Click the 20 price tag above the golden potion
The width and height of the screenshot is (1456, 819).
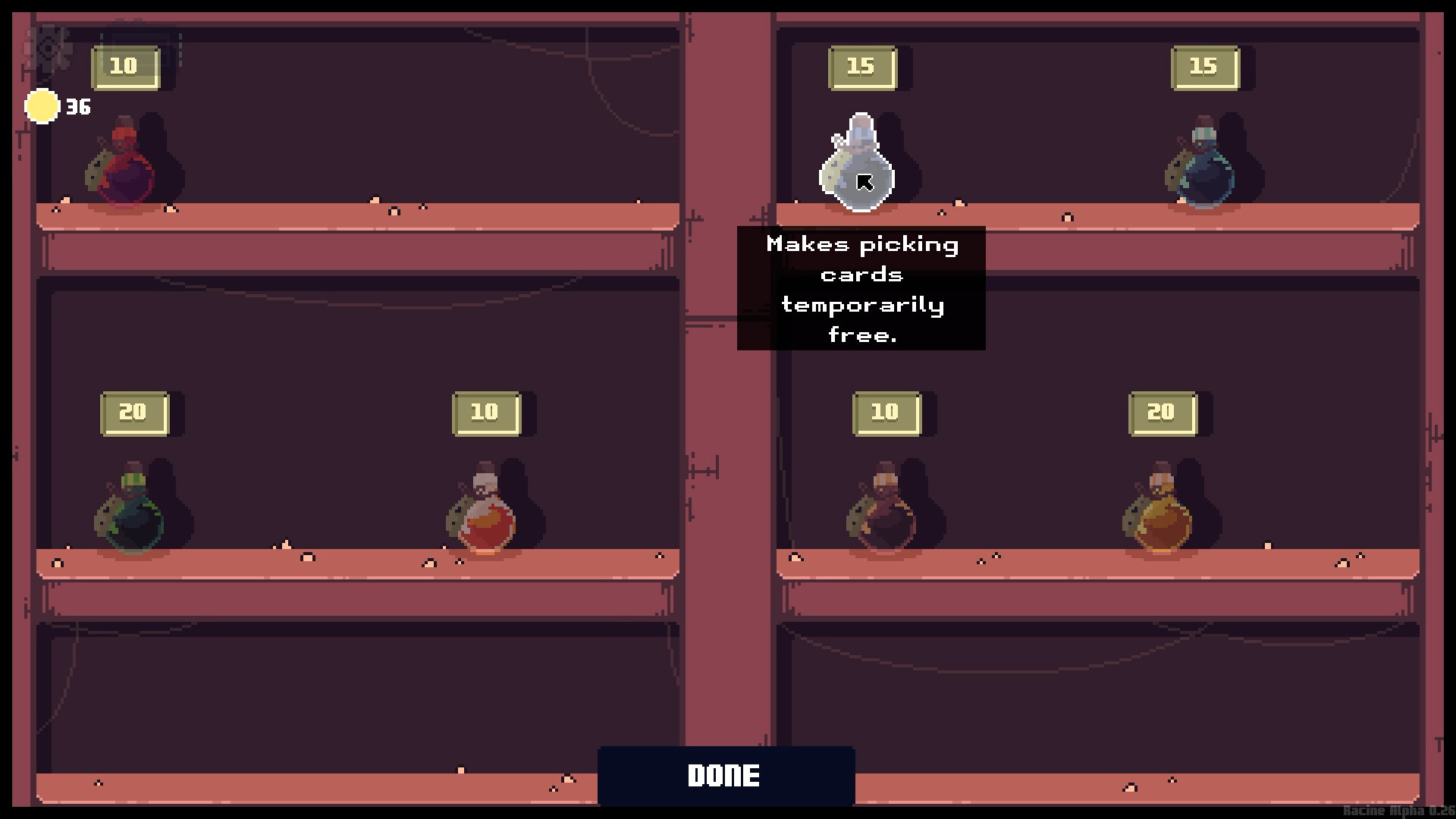[1162, 412]
